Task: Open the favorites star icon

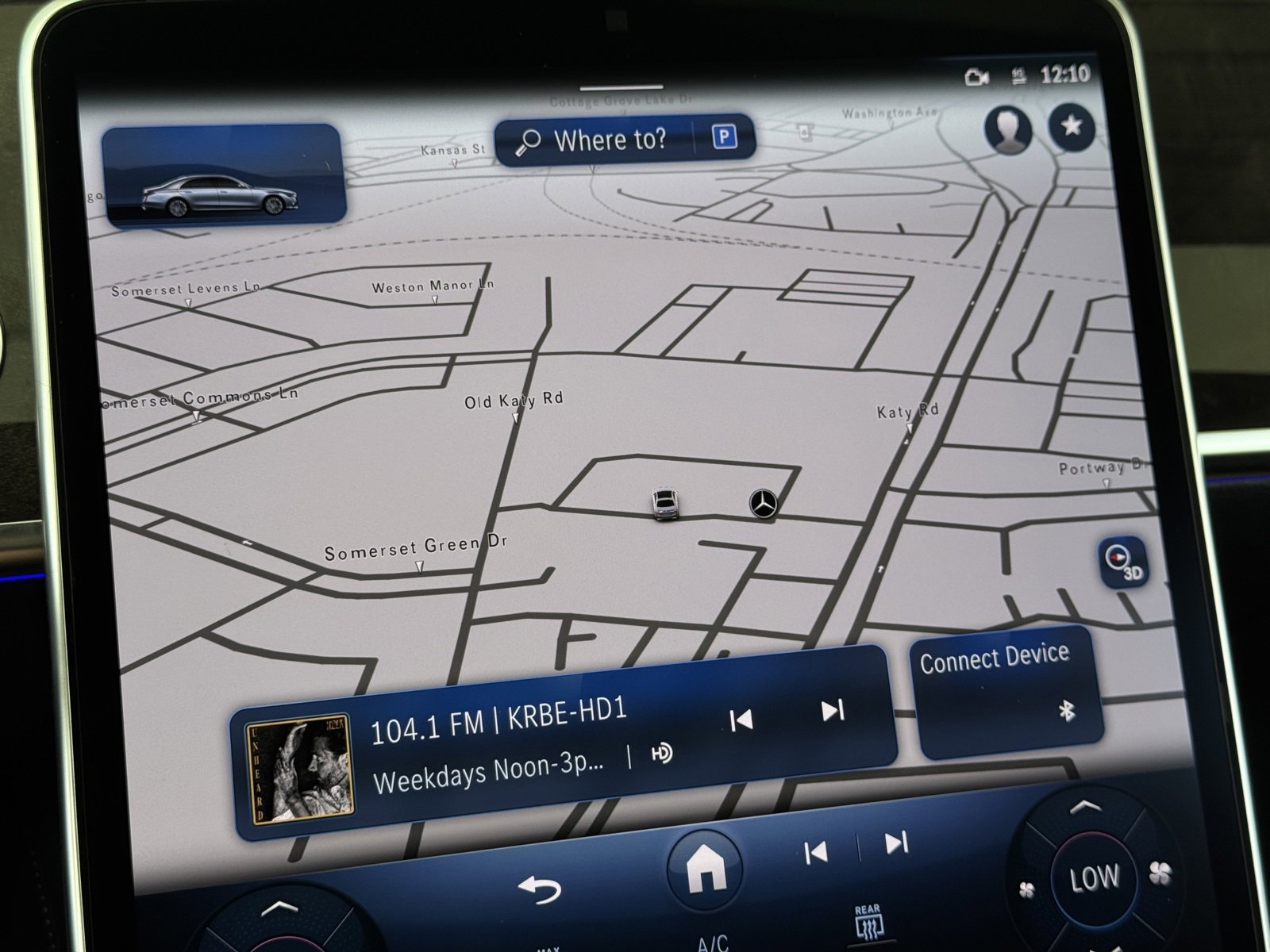Action: (x=1072, y=126)
